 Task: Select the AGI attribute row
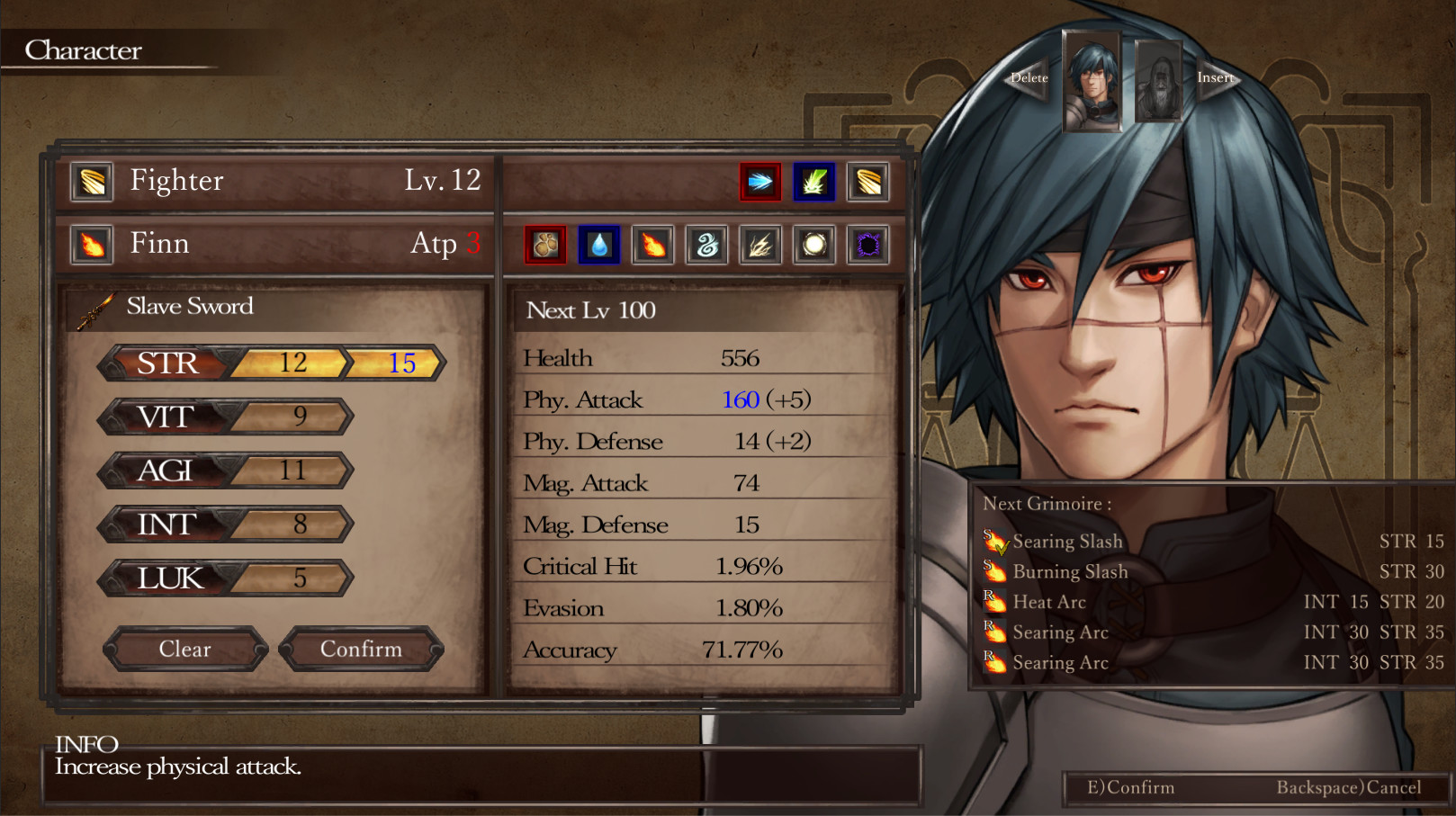225,471
